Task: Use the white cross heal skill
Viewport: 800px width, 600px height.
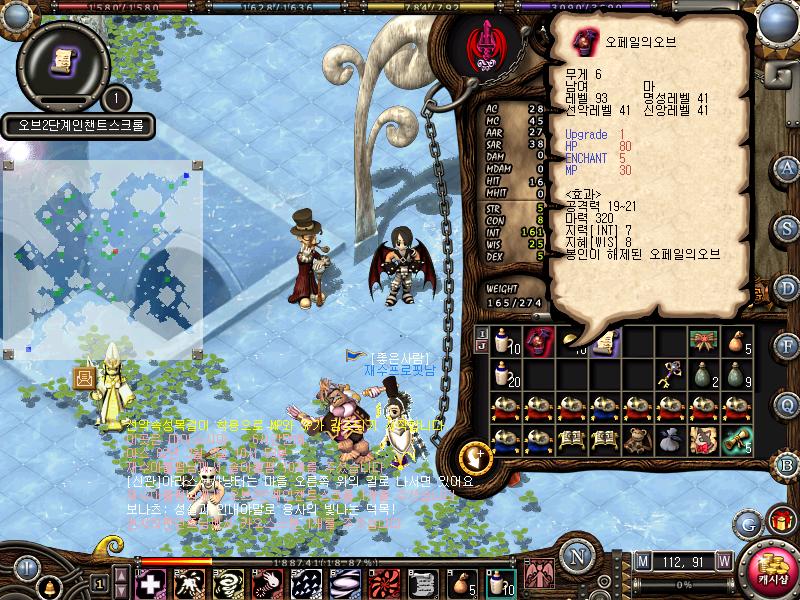Action: (151, 583)
